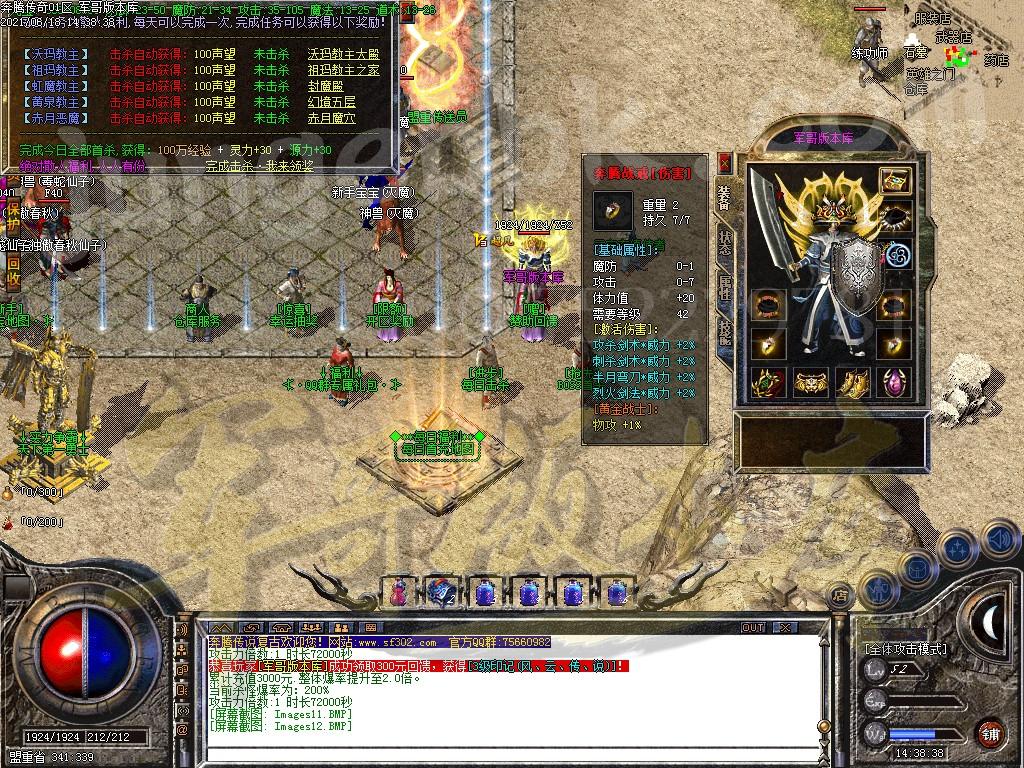Select the blue swirl medal slot
Screen dimensions: 1024x768
coord(894,254)
